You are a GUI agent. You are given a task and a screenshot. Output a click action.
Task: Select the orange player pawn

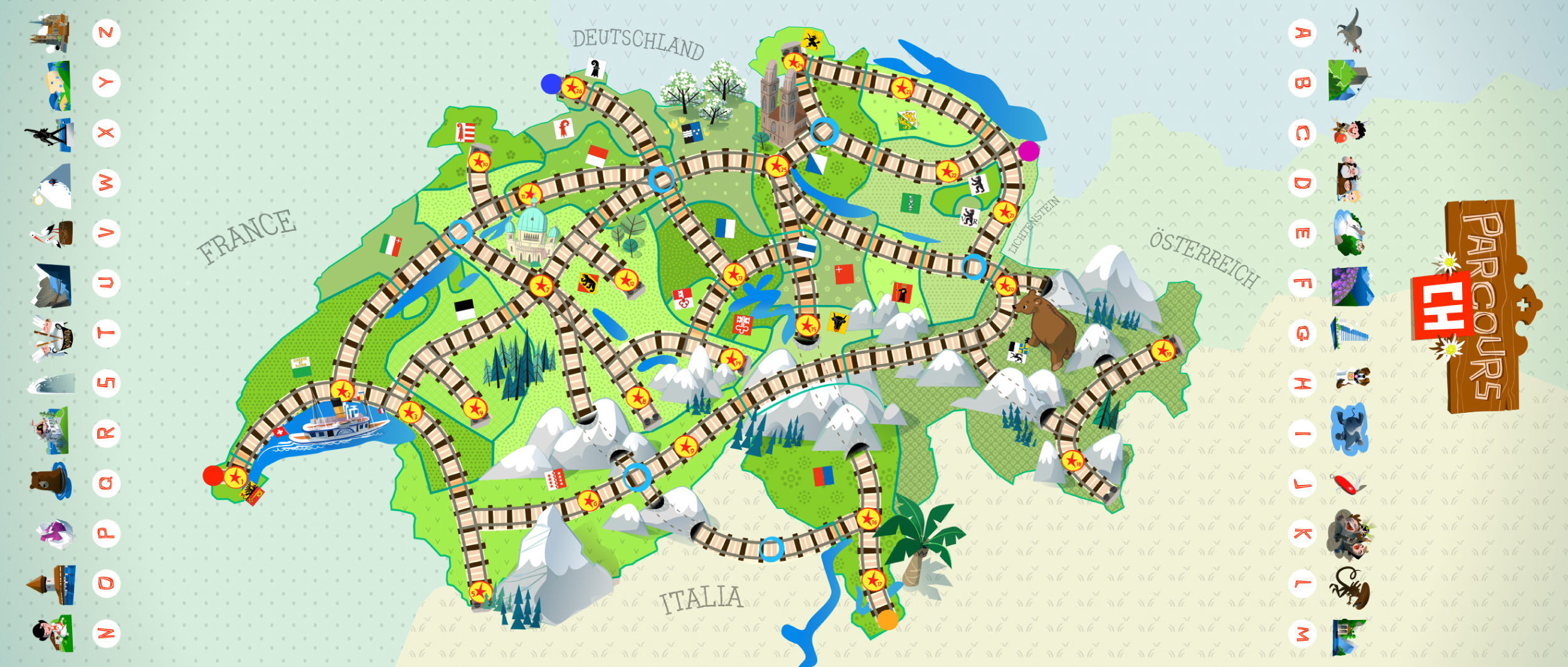pyautogui.click(x=887, y=620)
